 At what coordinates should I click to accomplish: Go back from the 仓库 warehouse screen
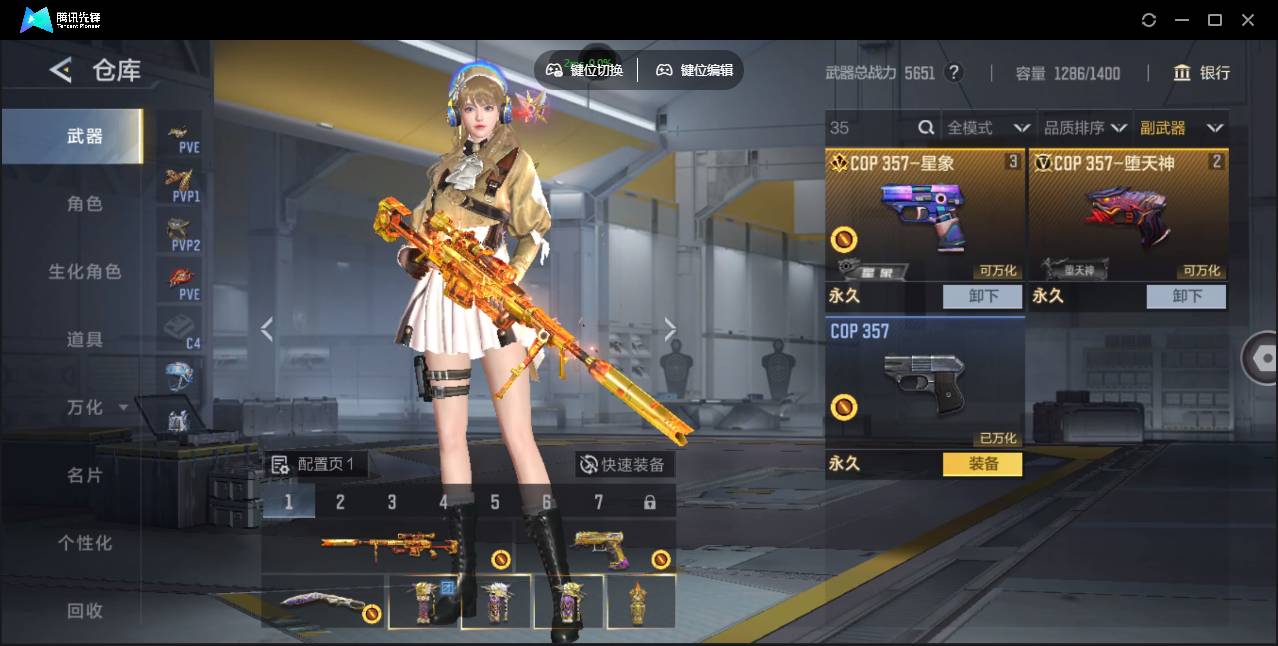pyautogui.click(x=62, y=70)
